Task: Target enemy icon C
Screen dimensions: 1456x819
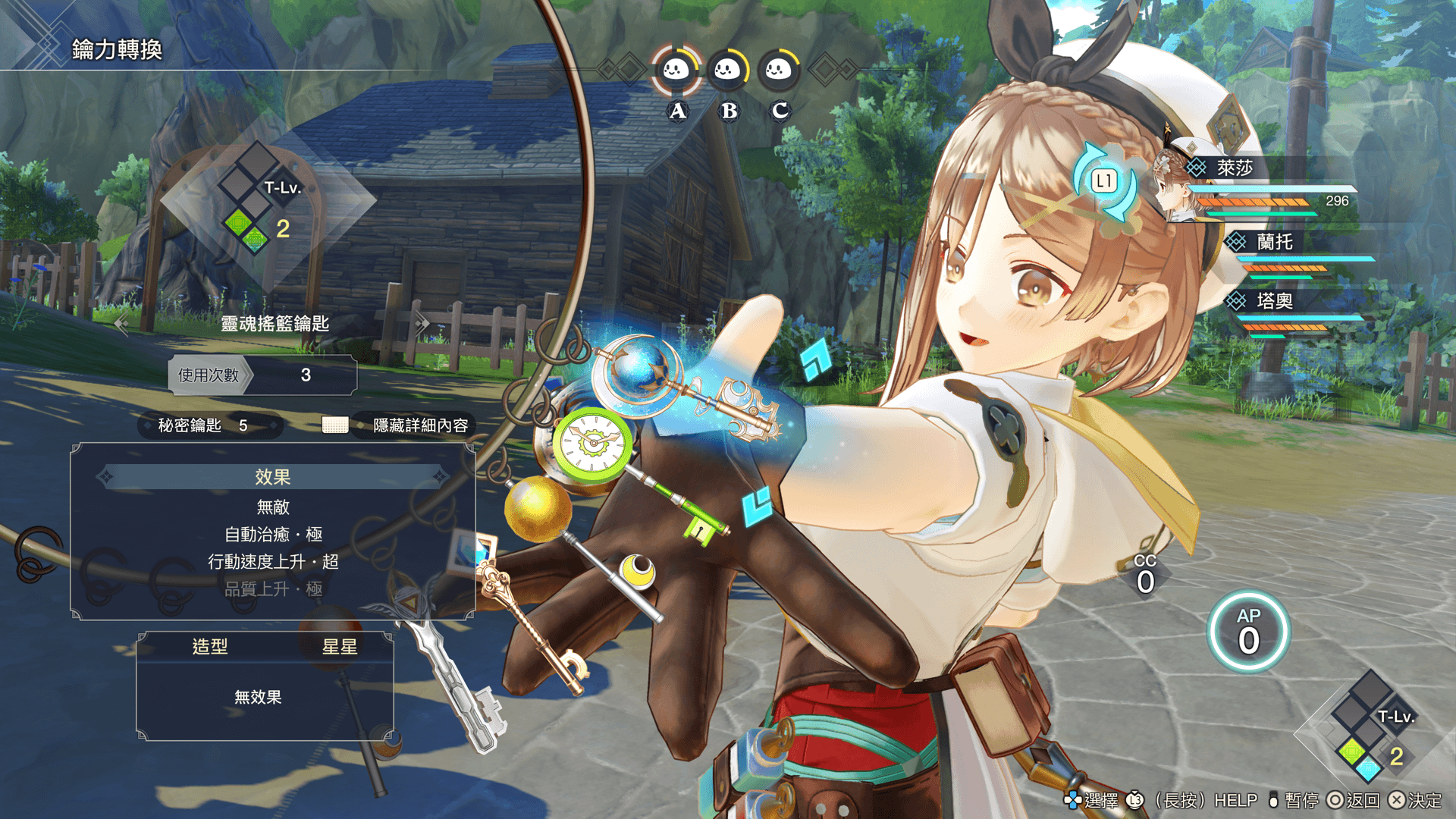Action: coord(779,71)
